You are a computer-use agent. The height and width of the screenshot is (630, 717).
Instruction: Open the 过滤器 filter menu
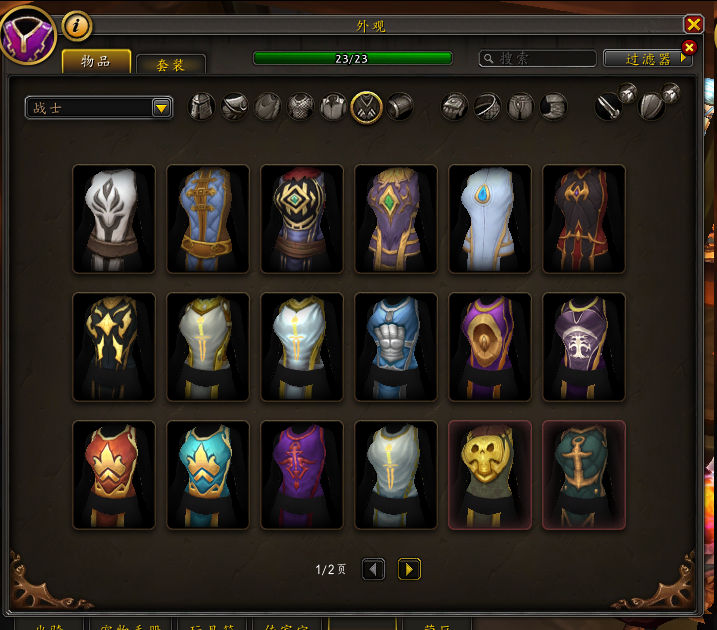click(x=648, y=59)
